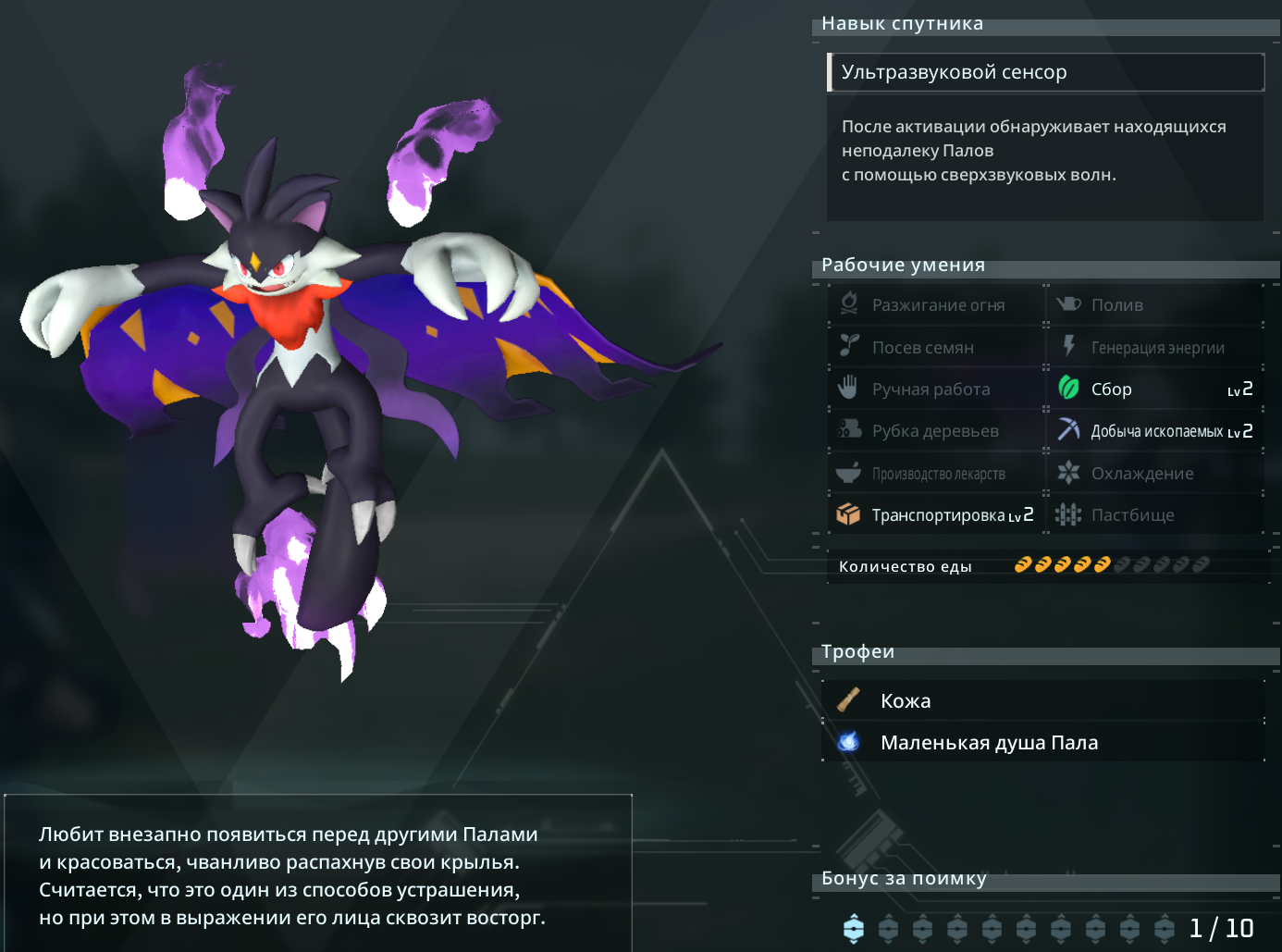Select the Полив work skill entry
The width and height of the screenshot is (1282, 952).
pyautogui.click(x=1155, y=305)
